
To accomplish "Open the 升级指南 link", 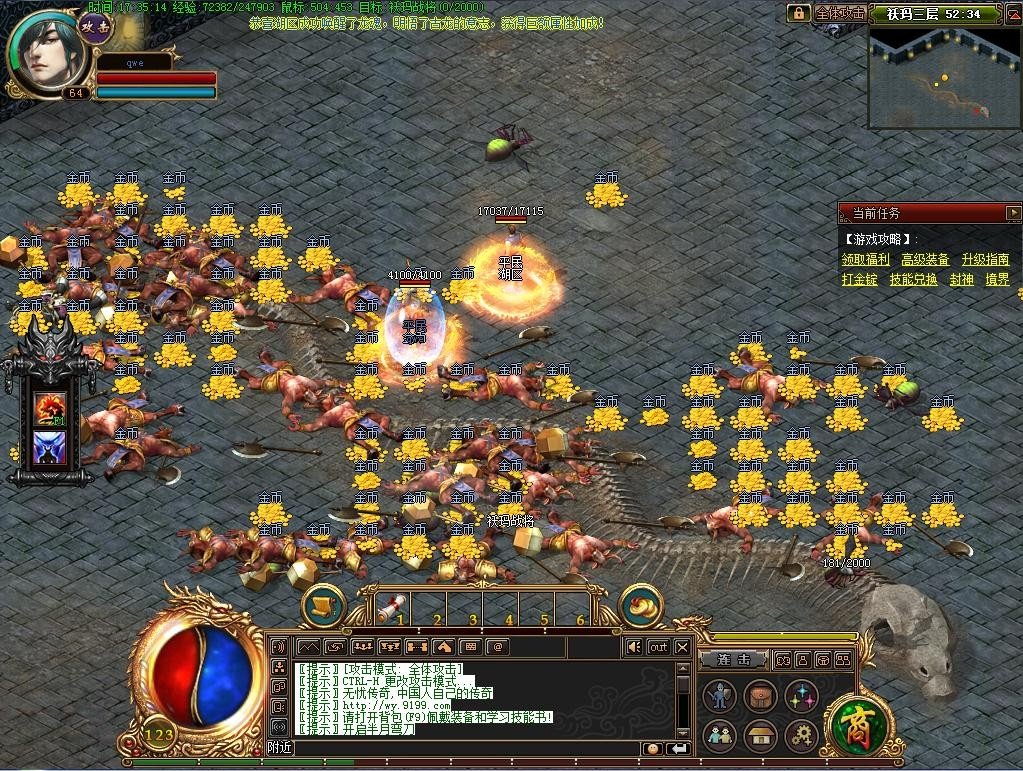I will click(x=985, y=259).
